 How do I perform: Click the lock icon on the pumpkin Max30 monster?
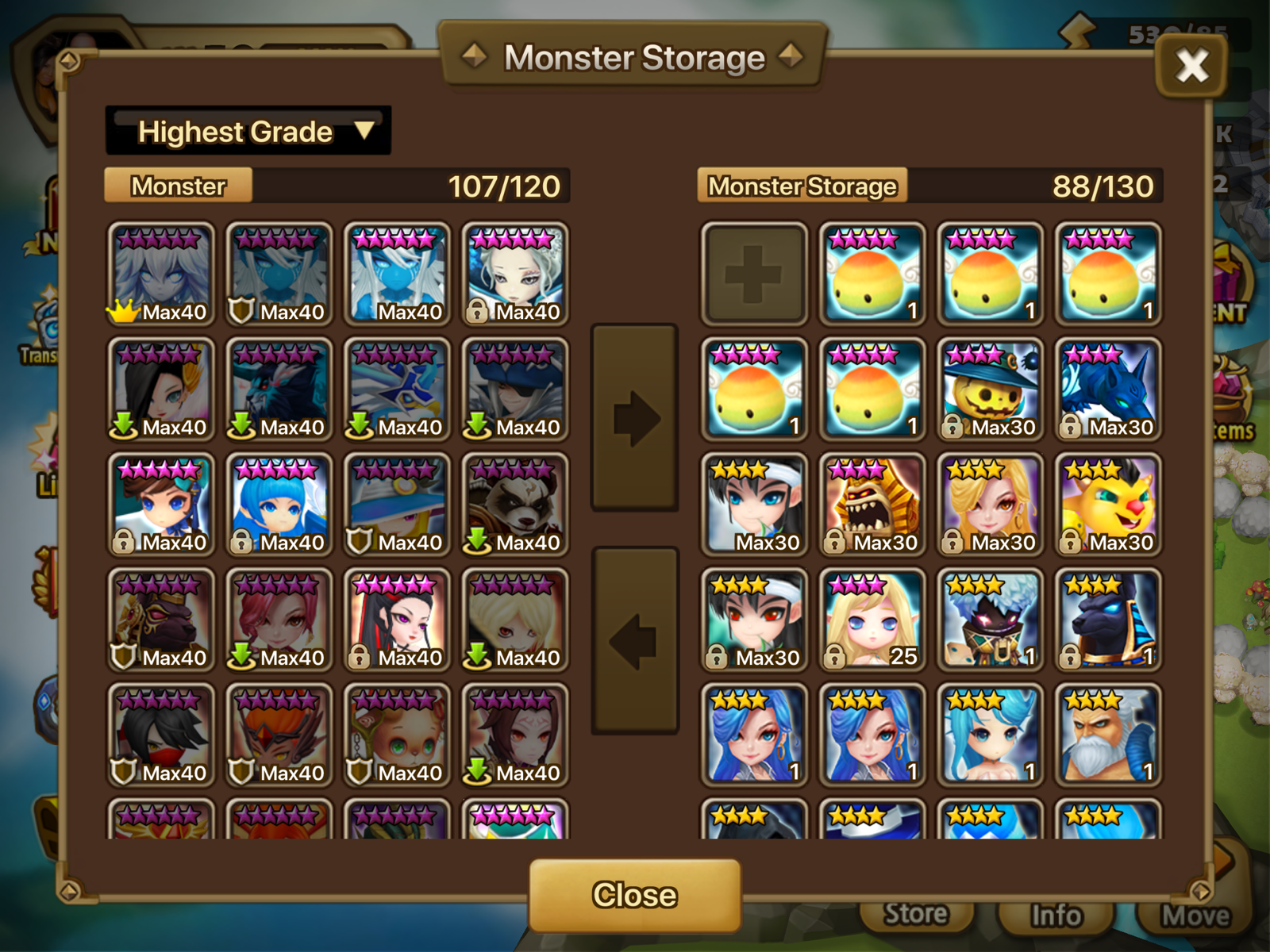pyautogui.click(x=952, y=428)
